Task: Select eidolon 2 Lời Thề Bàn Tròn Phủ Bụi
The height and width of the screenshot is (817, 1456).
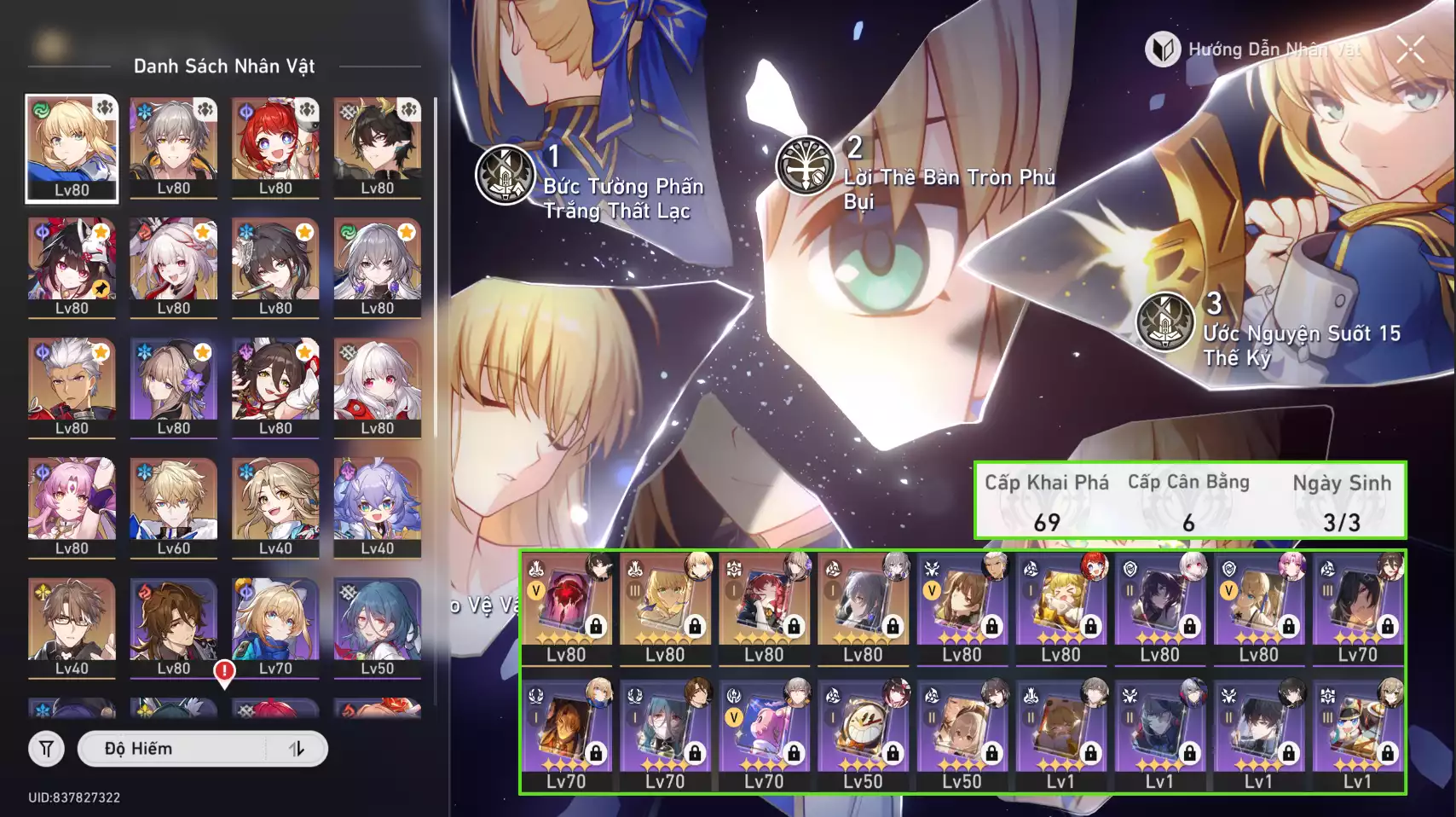Action: pyautogui.click(x=805, y=165)
